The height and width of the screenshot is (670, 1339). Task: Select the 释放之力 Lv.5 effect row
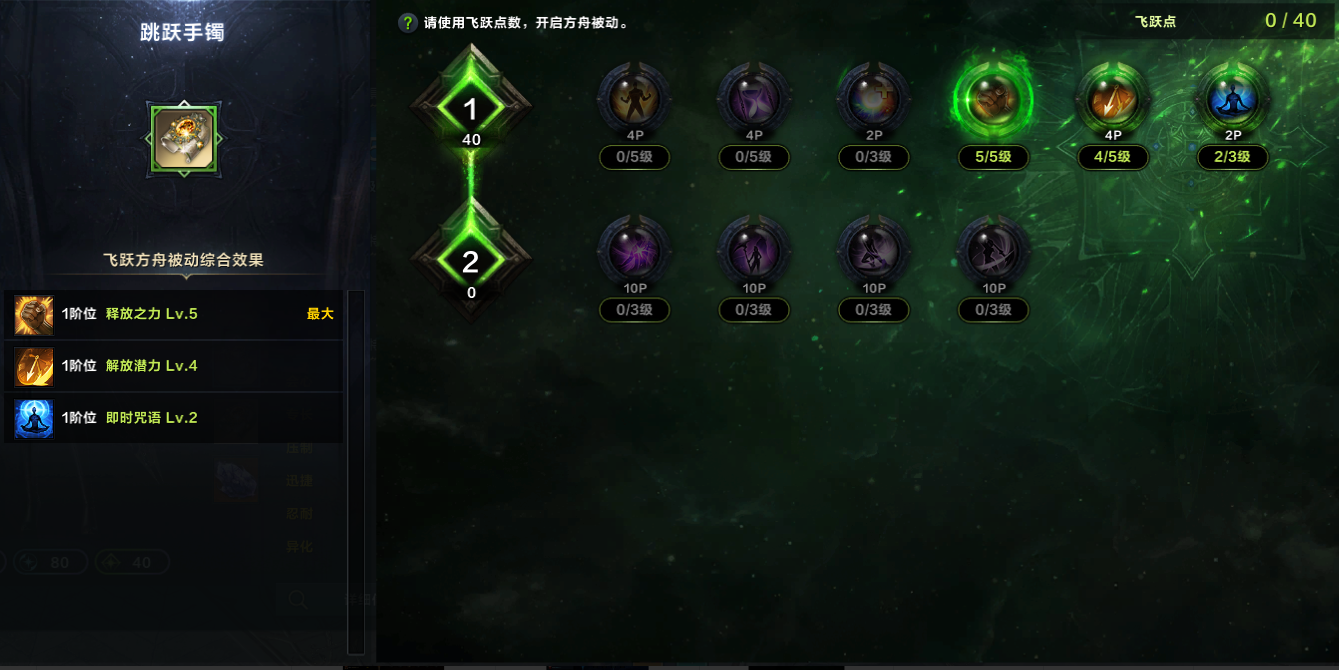(174, 314)
